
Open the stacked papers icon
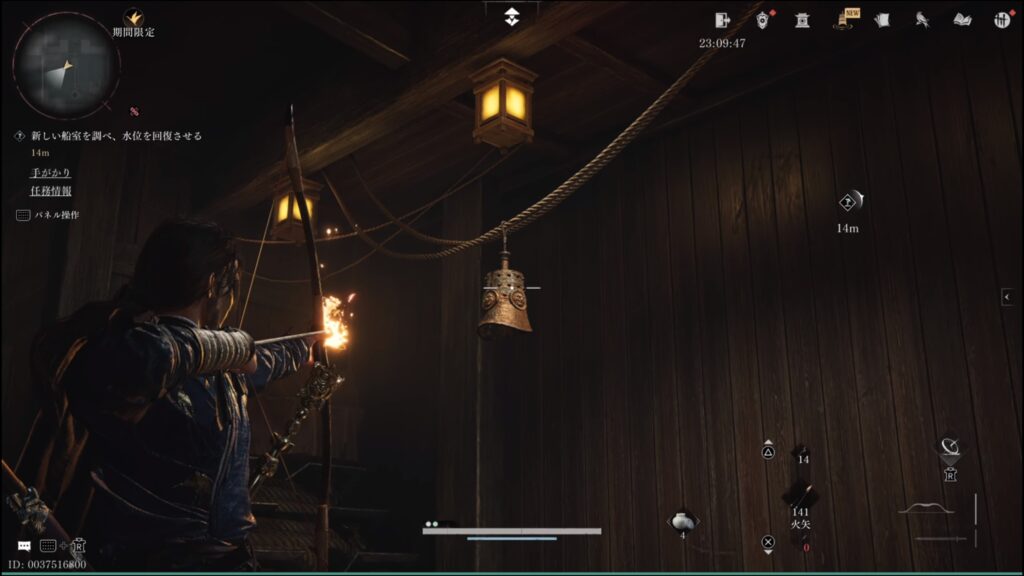click(882, 20)
